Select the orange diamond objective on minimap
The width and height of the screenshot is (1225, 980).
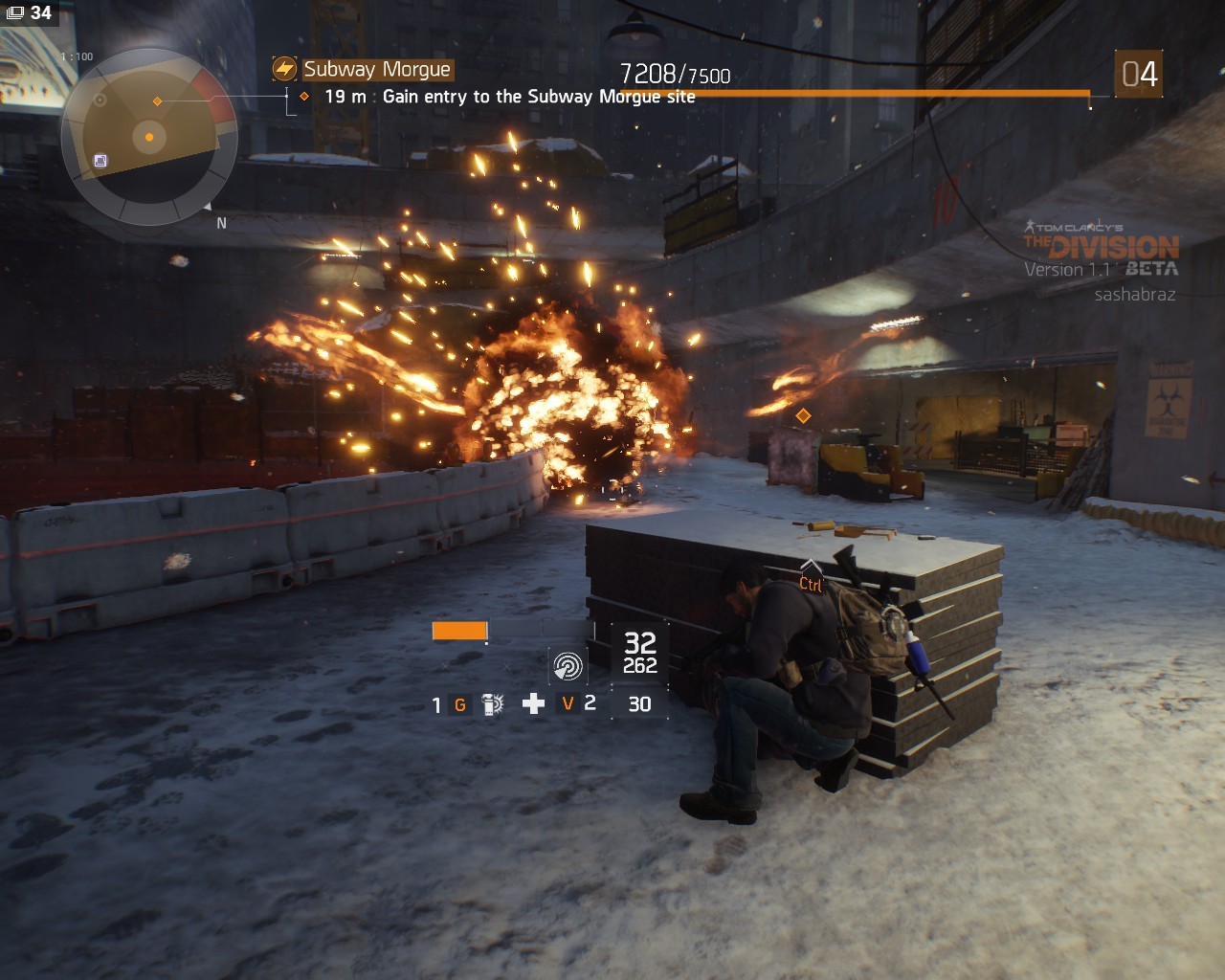tap(158, 101)
